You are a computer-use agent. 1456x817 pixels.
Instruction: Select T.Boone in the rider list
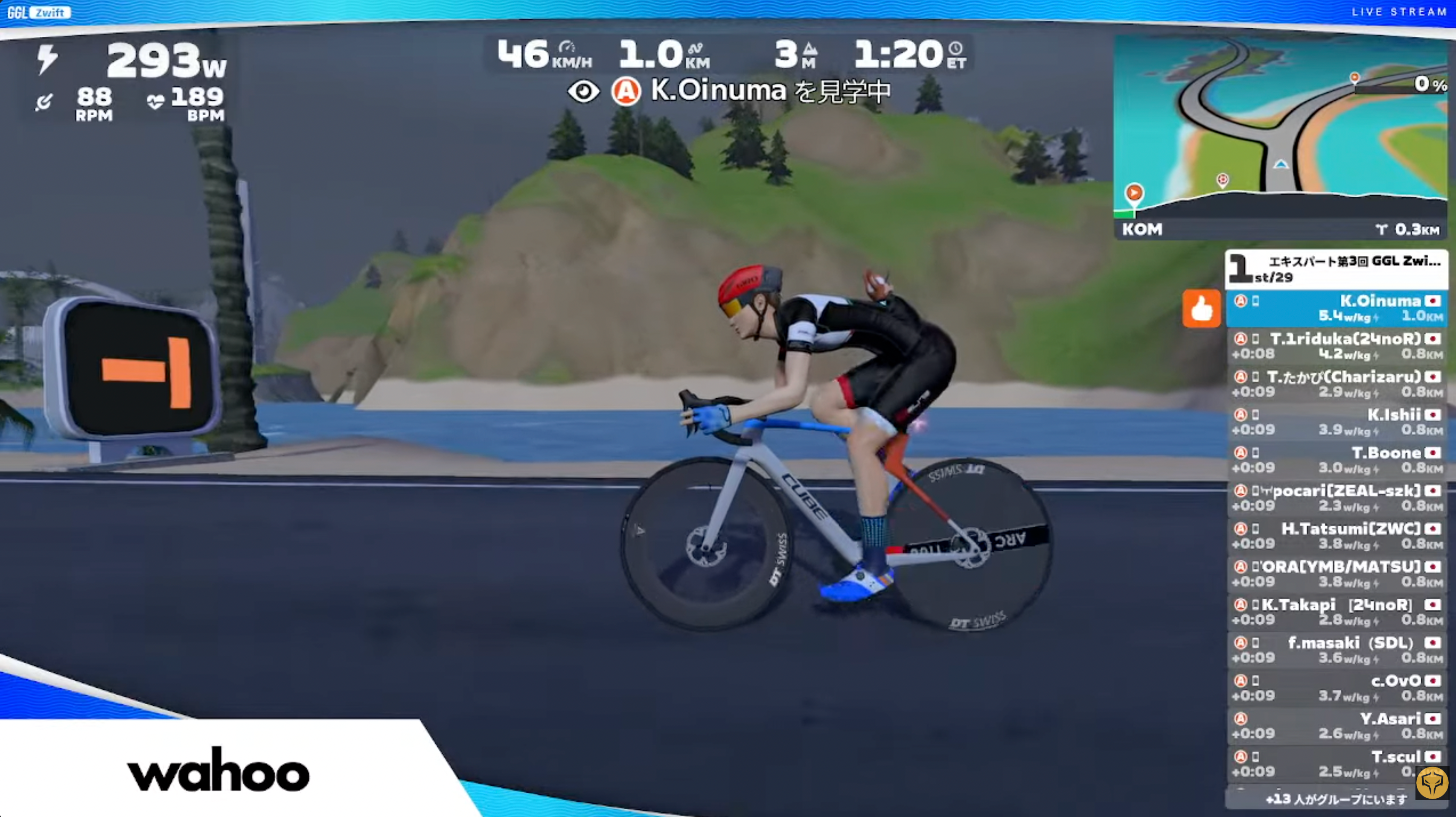1336,460
